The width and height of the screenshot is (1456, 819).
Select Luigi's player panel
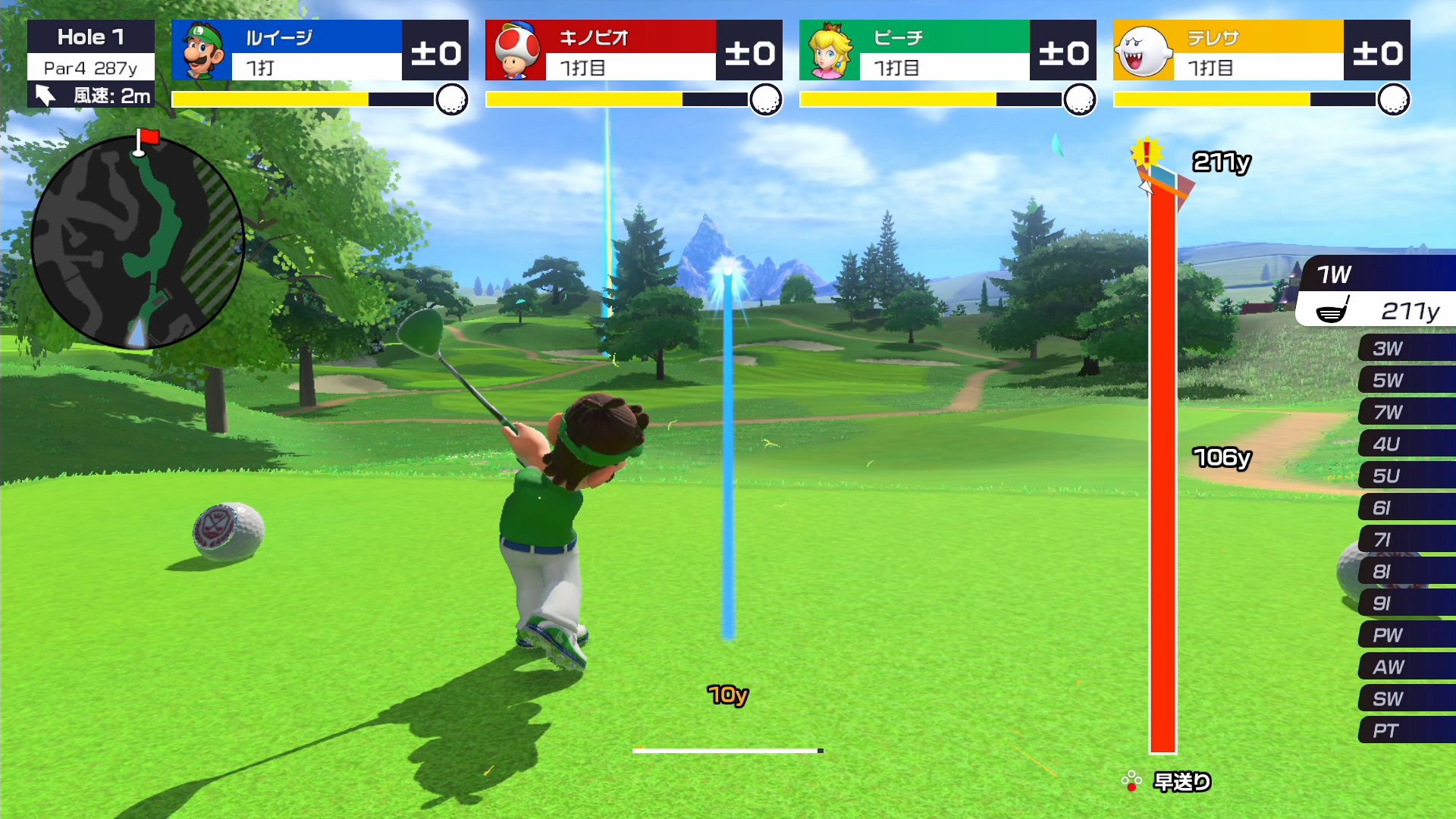click(x=319, y=51)
